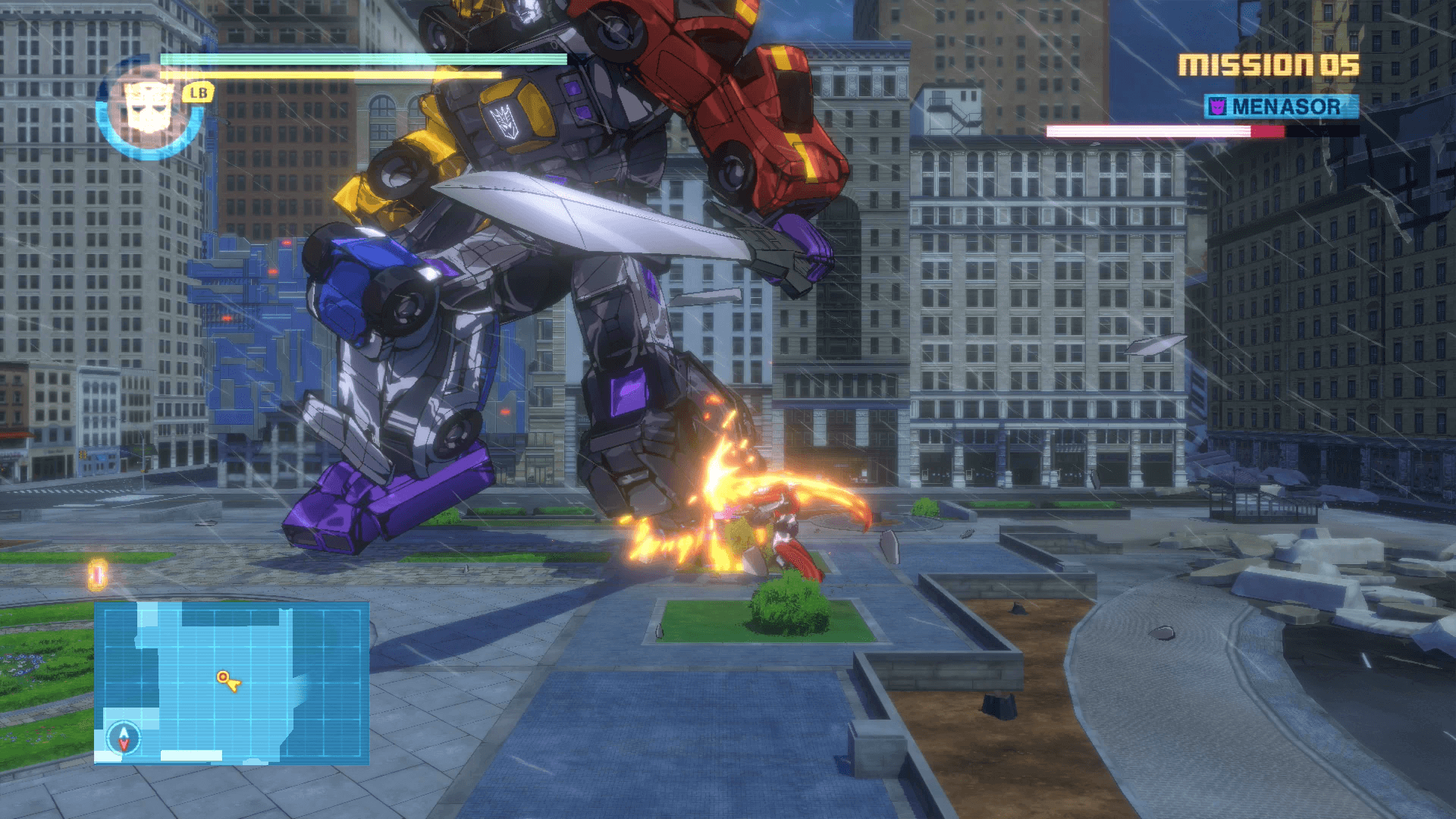Open the MENASOR nameplate banner
The width and height of the screenshot is (1456, 819).
coord(1282,106)
